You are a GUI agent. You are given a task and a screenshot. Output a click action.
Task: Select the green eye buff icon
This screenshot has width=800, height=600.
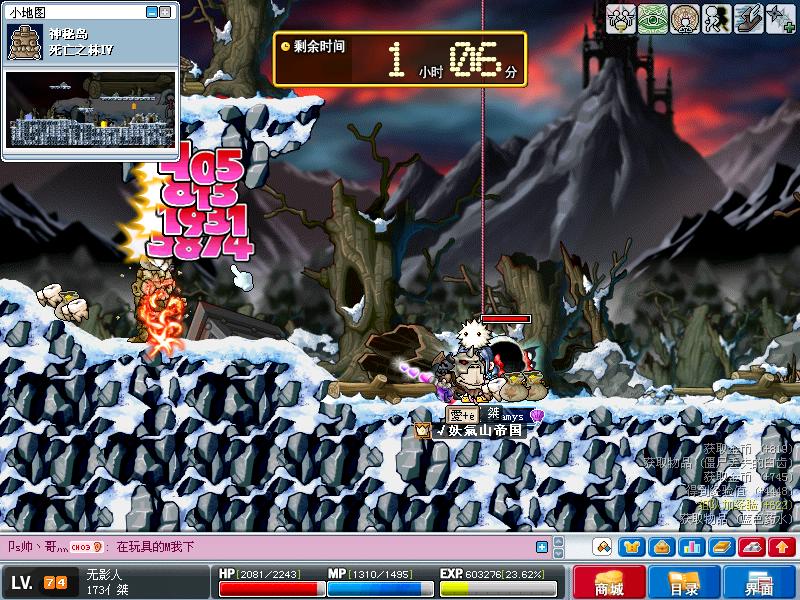[651, 19]
